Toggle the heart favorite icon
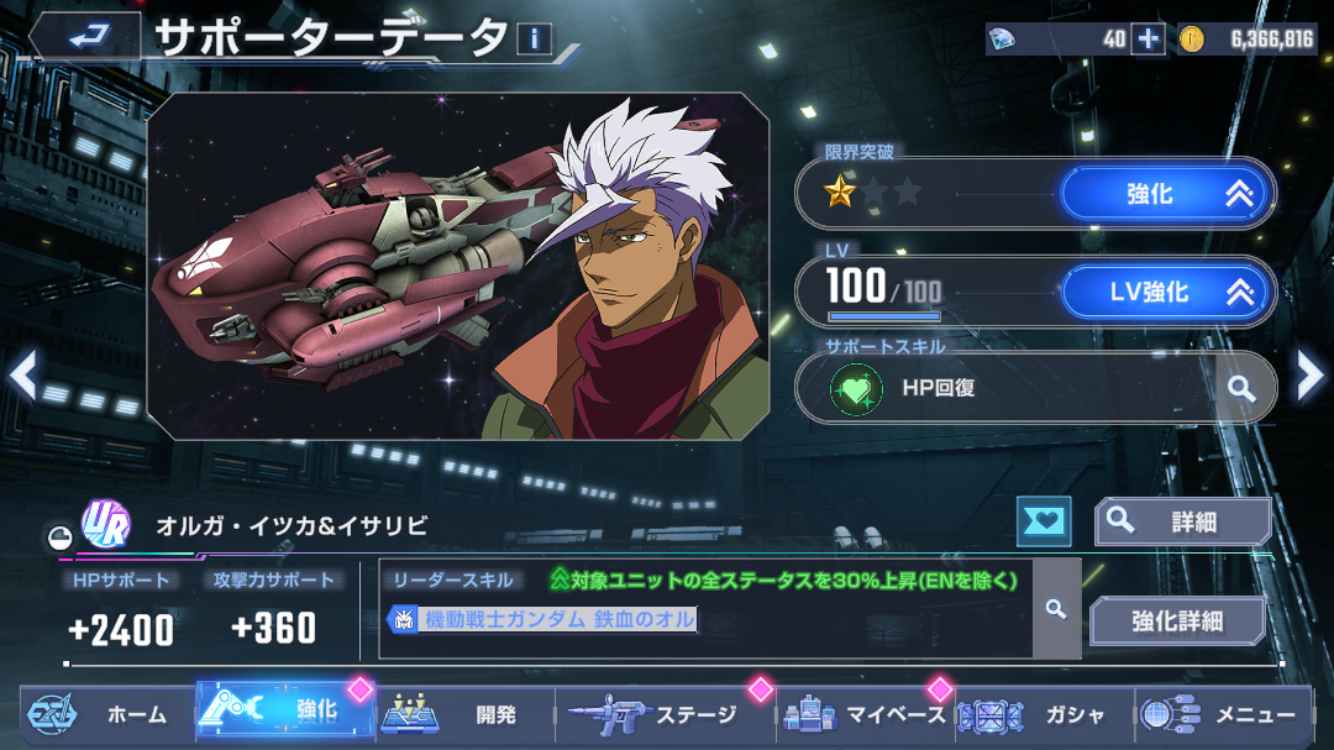Screen dimensions: 1334x750 click(x=1043, y=521)
